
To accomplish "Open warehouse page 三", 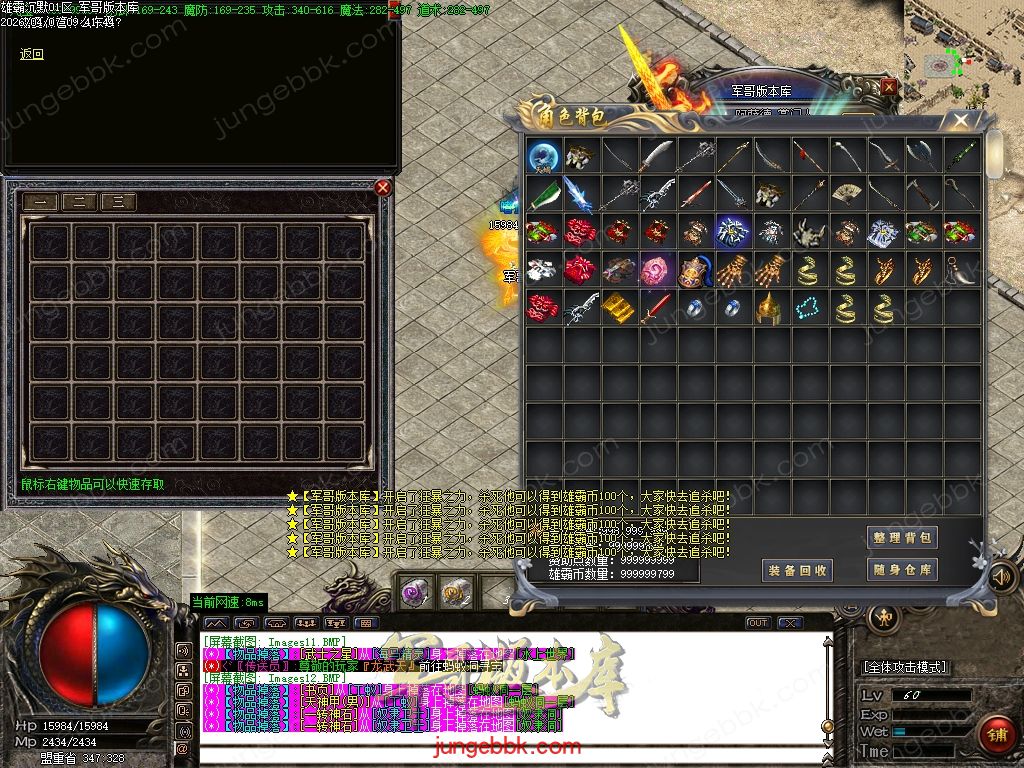I will (118, 202).
